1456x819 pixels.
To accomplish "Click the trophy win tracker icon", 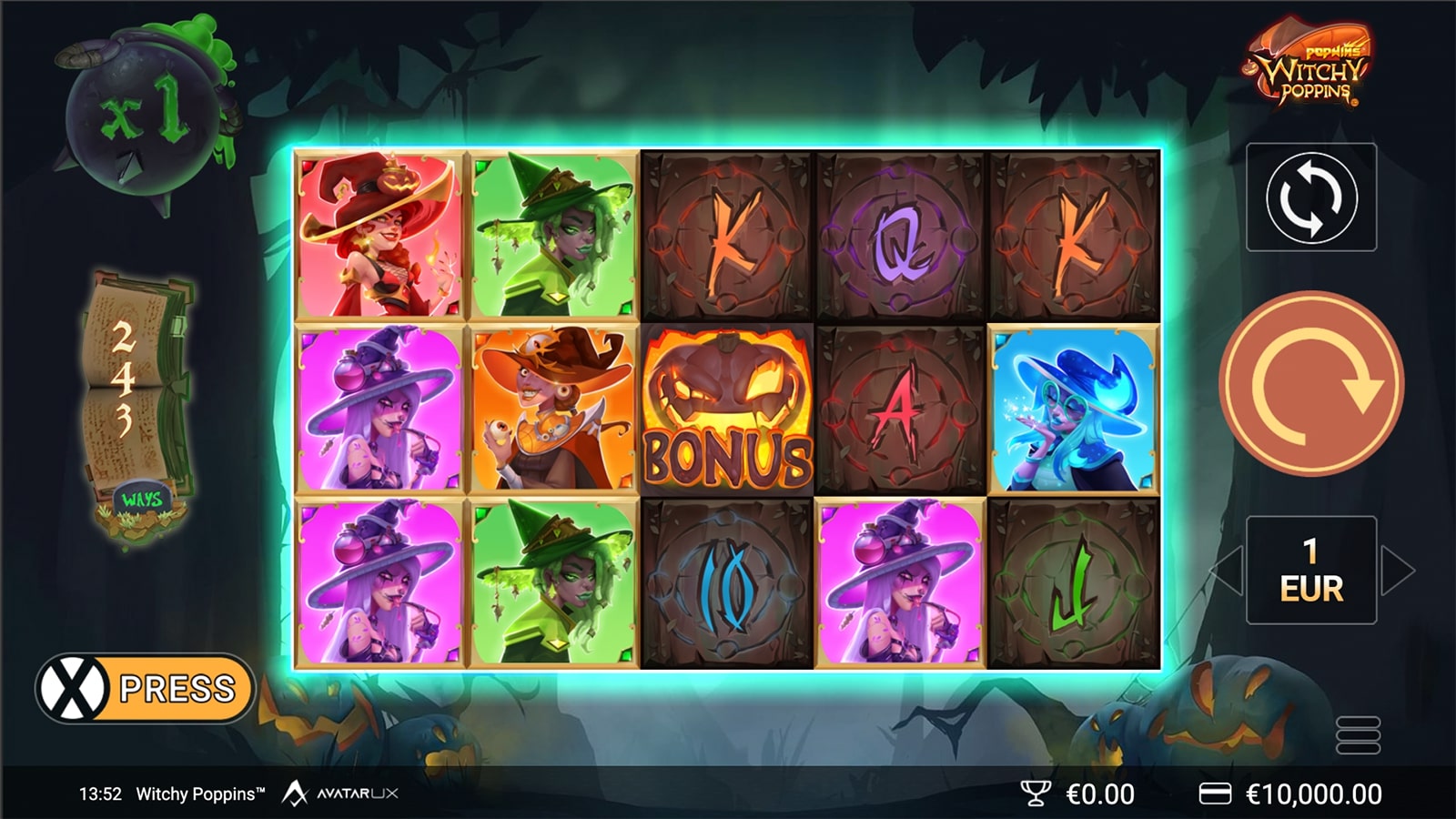I will click(1035, 793).
